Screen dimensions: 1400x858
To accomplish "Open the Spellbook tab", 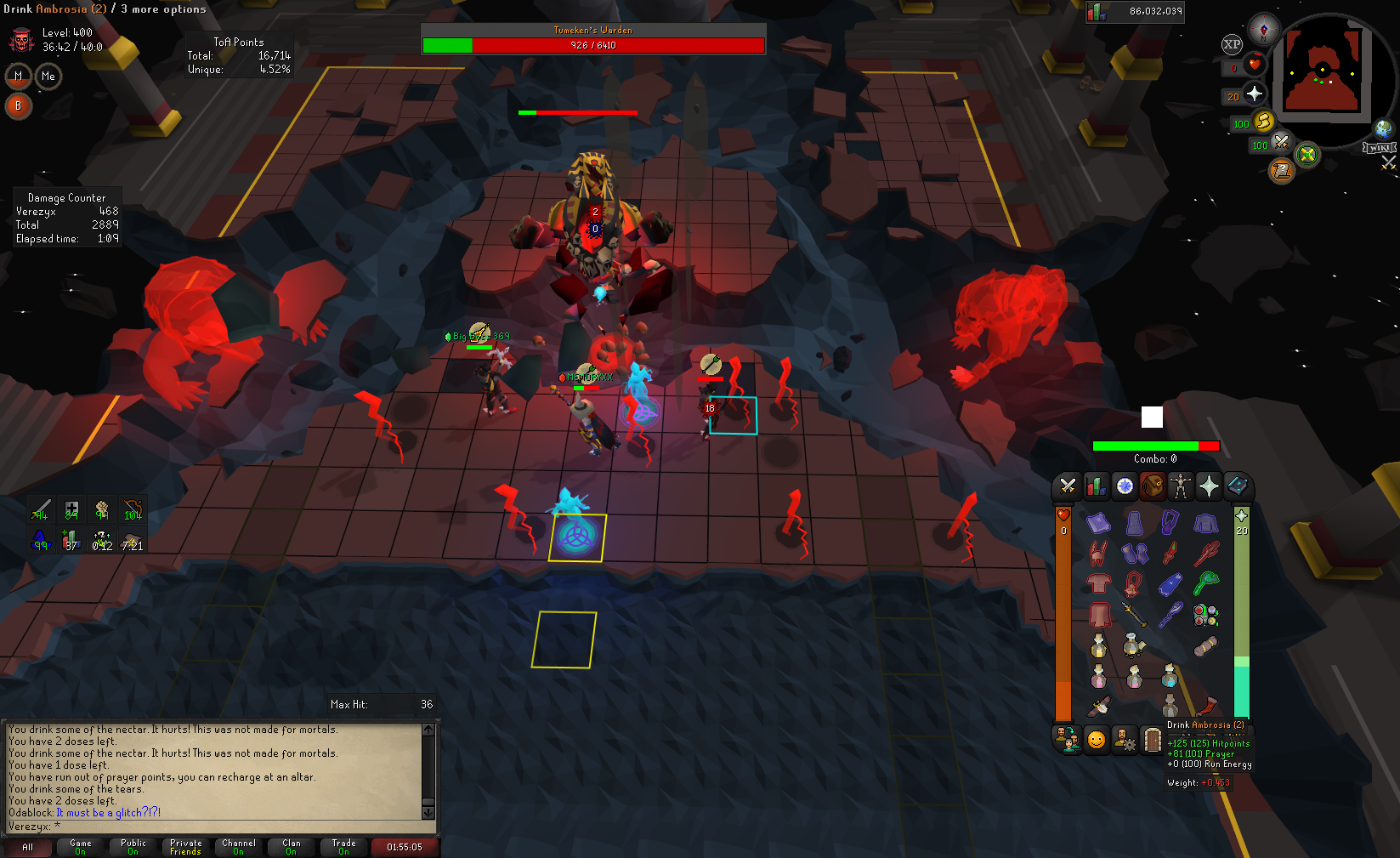I will 1237,486.
